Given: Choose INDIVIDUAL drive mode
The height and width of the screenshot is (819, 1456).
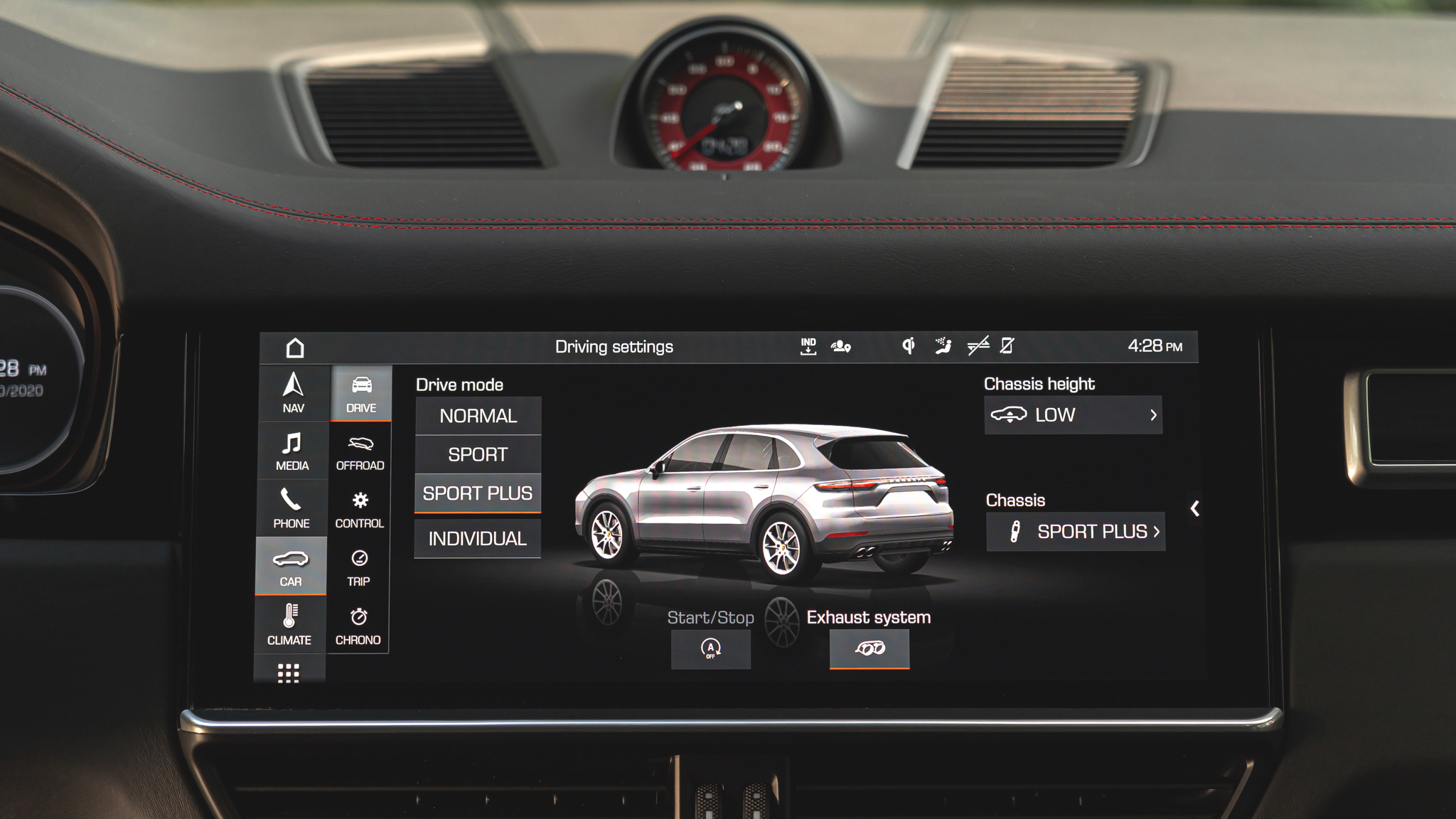Looking at the screenshot, I should point(478,539).
